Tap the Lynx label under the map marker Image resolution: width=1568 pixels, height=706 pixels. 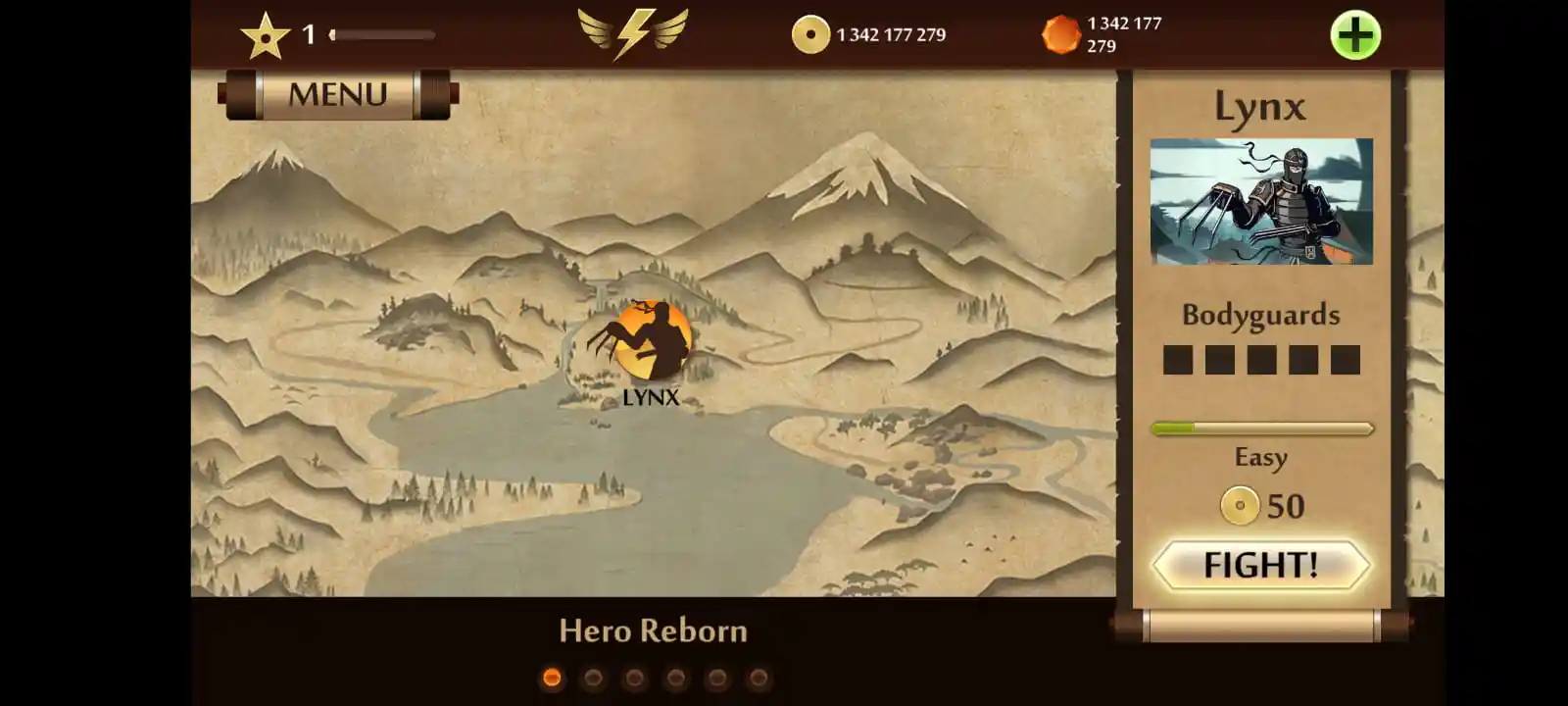tap(651, 398)
